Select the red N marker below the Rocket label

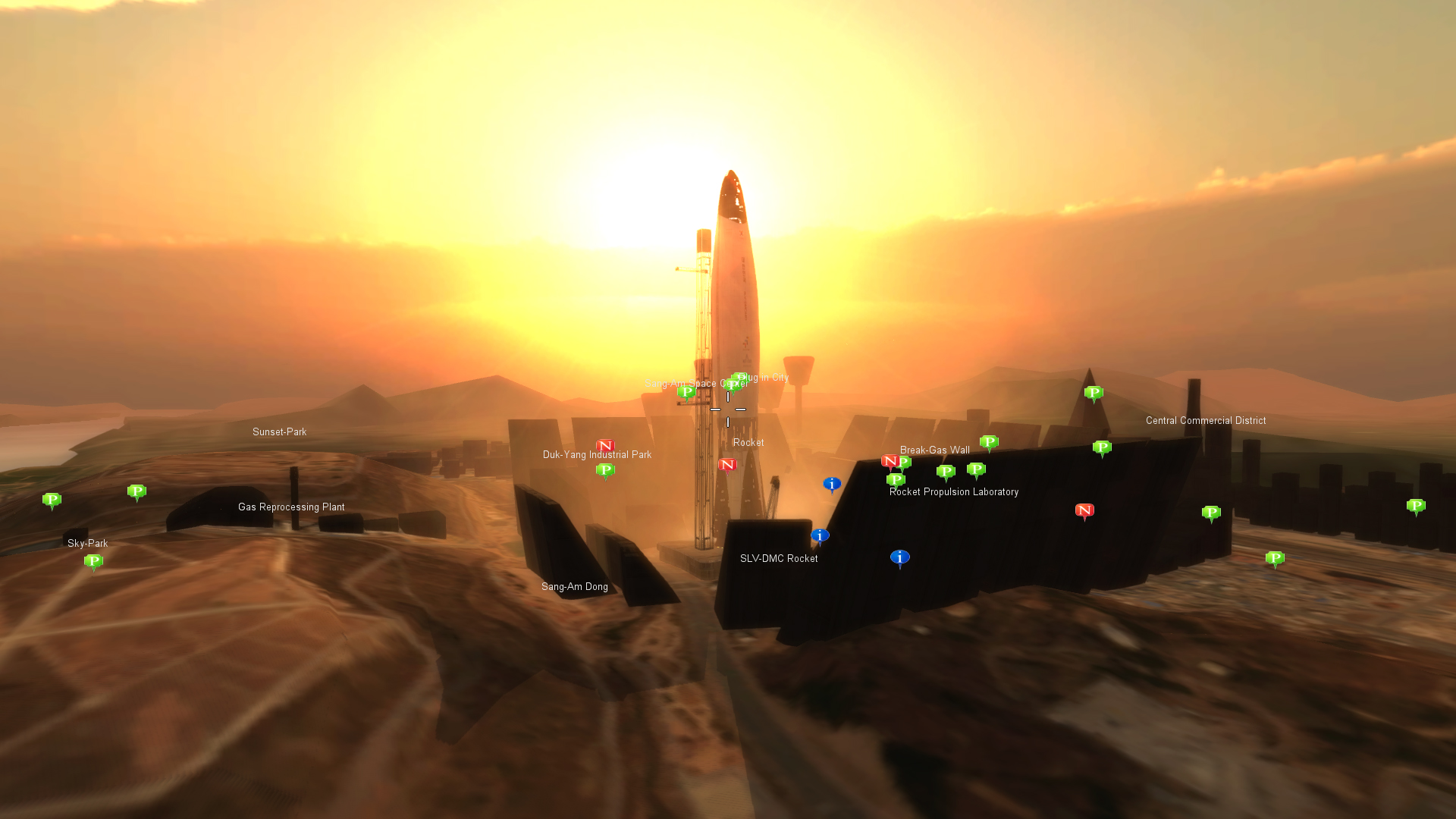coord(727,464)
